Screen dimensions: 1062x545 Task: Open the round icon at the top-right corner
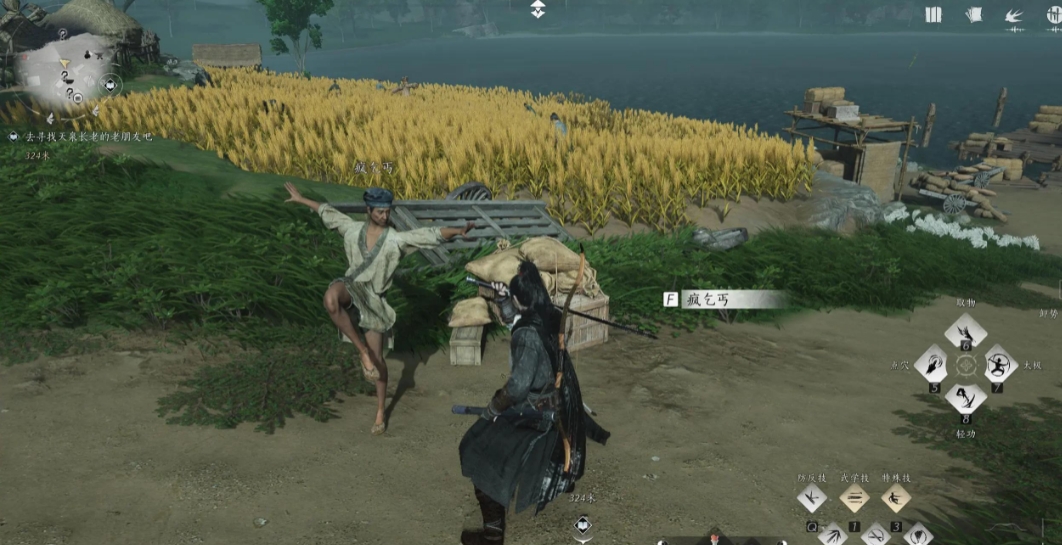point(1051,15)
